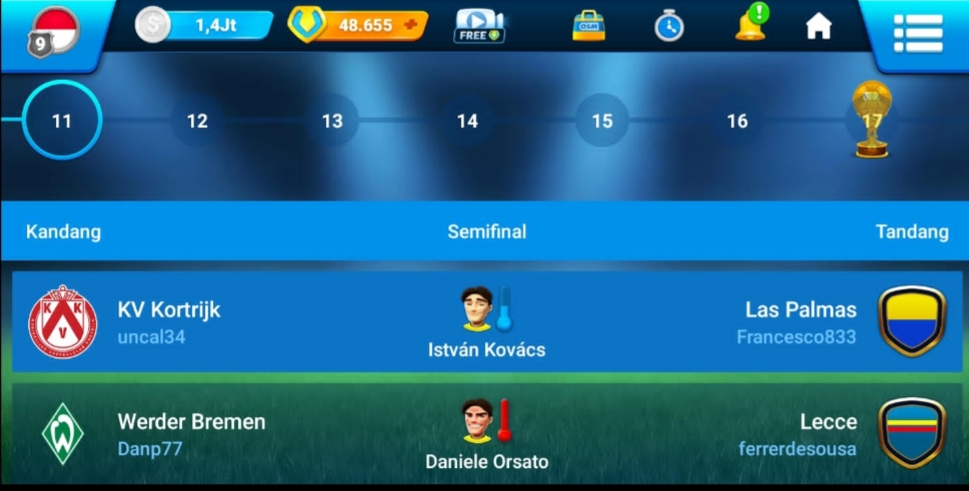Add more boss coins with the plus
969x491 pixels.
[x=411, y=25]
